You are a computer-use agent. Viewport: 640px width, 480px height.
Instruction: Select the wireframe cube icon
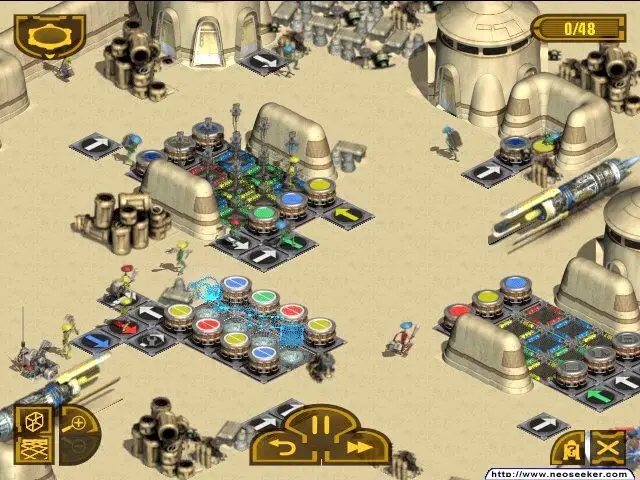point(33,422)
